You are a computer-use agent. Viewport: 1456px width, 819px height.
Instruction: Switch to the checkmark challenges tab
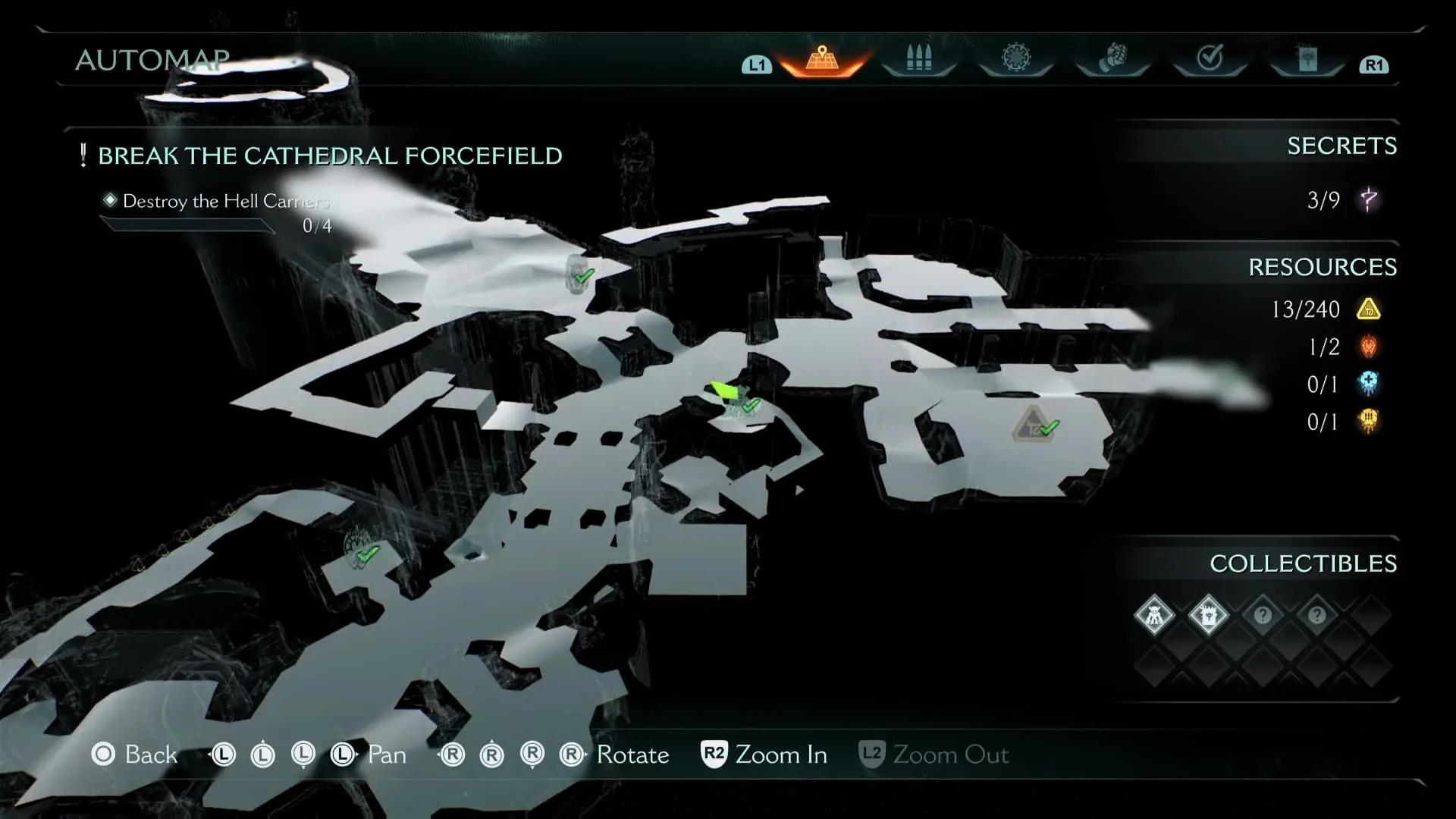click(1210, 58)
